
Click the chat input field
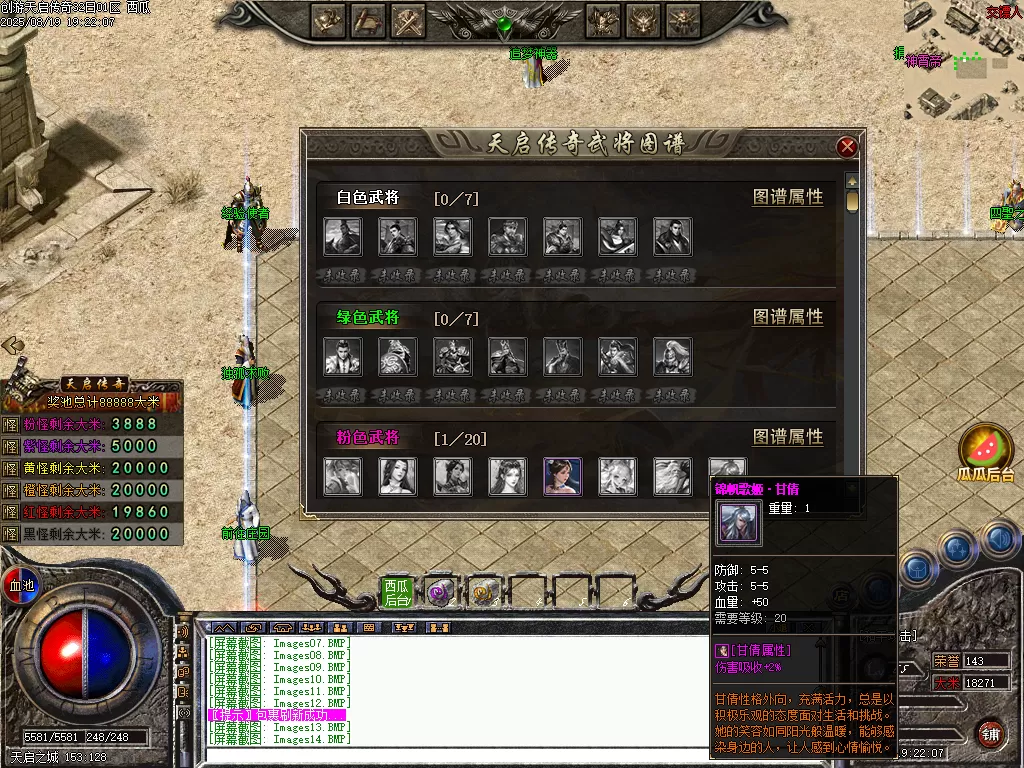(450, 753)
